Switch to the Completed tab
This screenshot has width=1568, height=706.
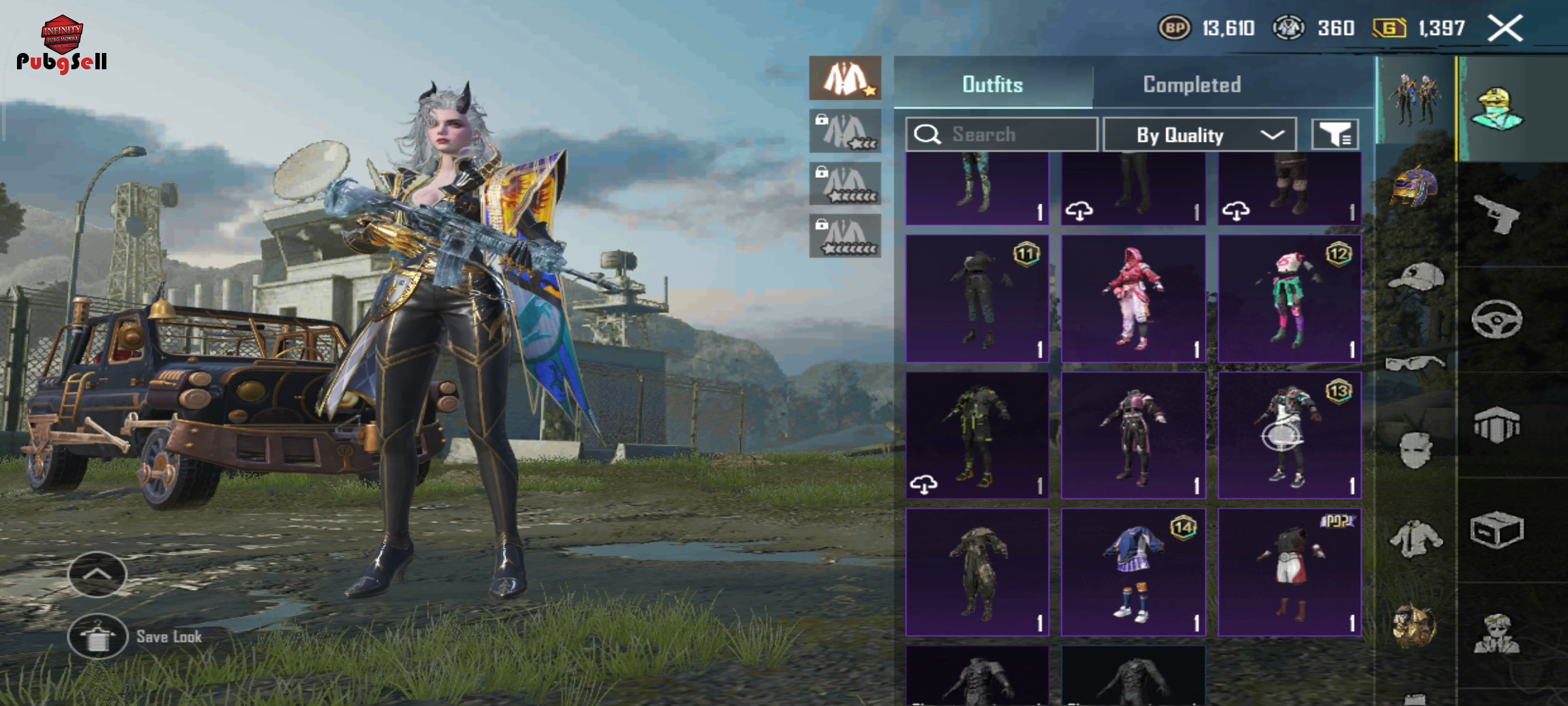pos(1192,84)
